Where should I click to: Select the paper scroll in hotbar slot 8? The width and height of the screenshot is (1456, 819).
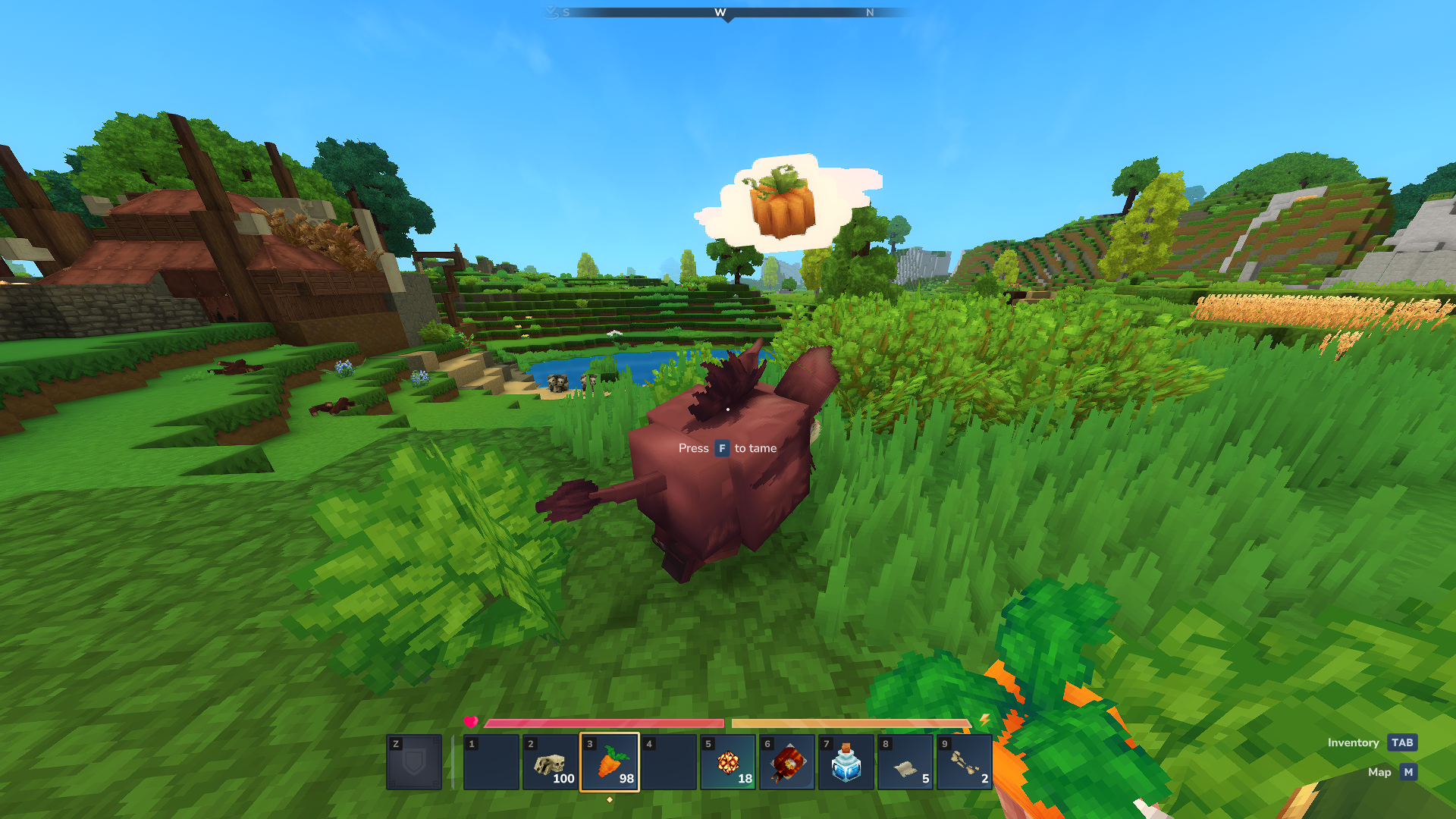[905, 761]
